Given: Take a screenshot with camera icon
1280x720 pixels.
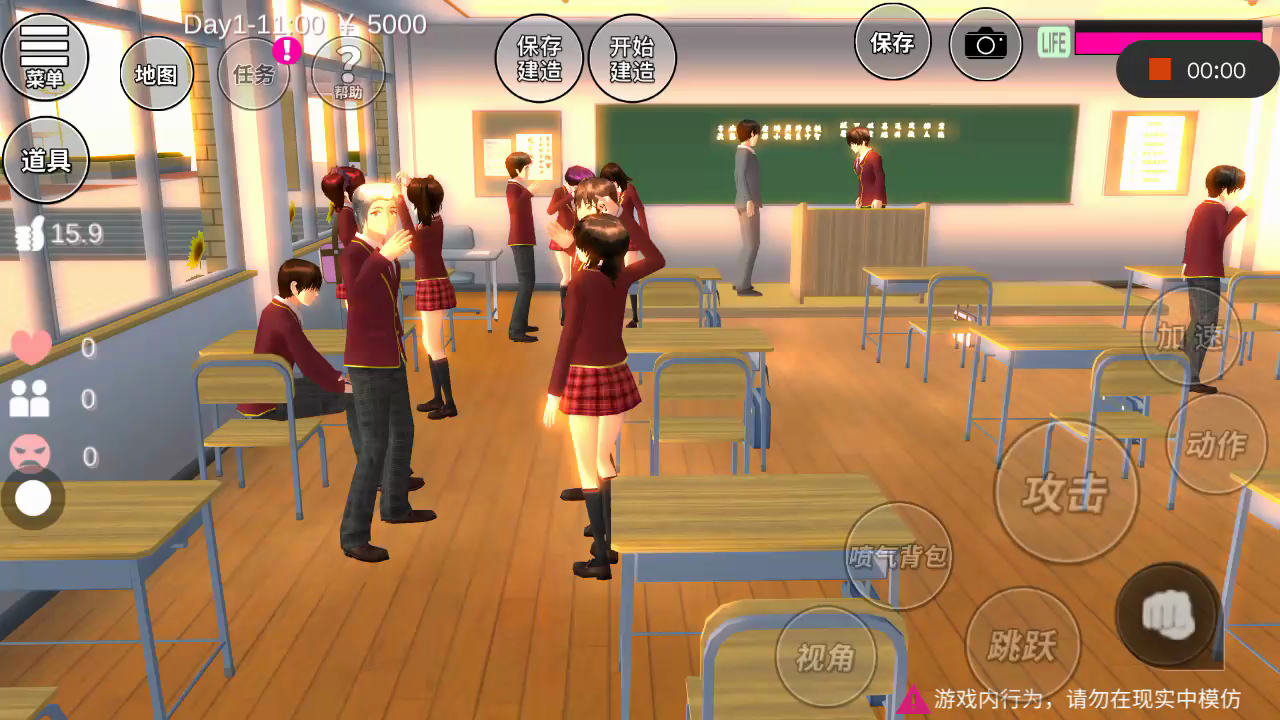Looking at the screenshot, I should pyautogui.click(x=985, y=44).
